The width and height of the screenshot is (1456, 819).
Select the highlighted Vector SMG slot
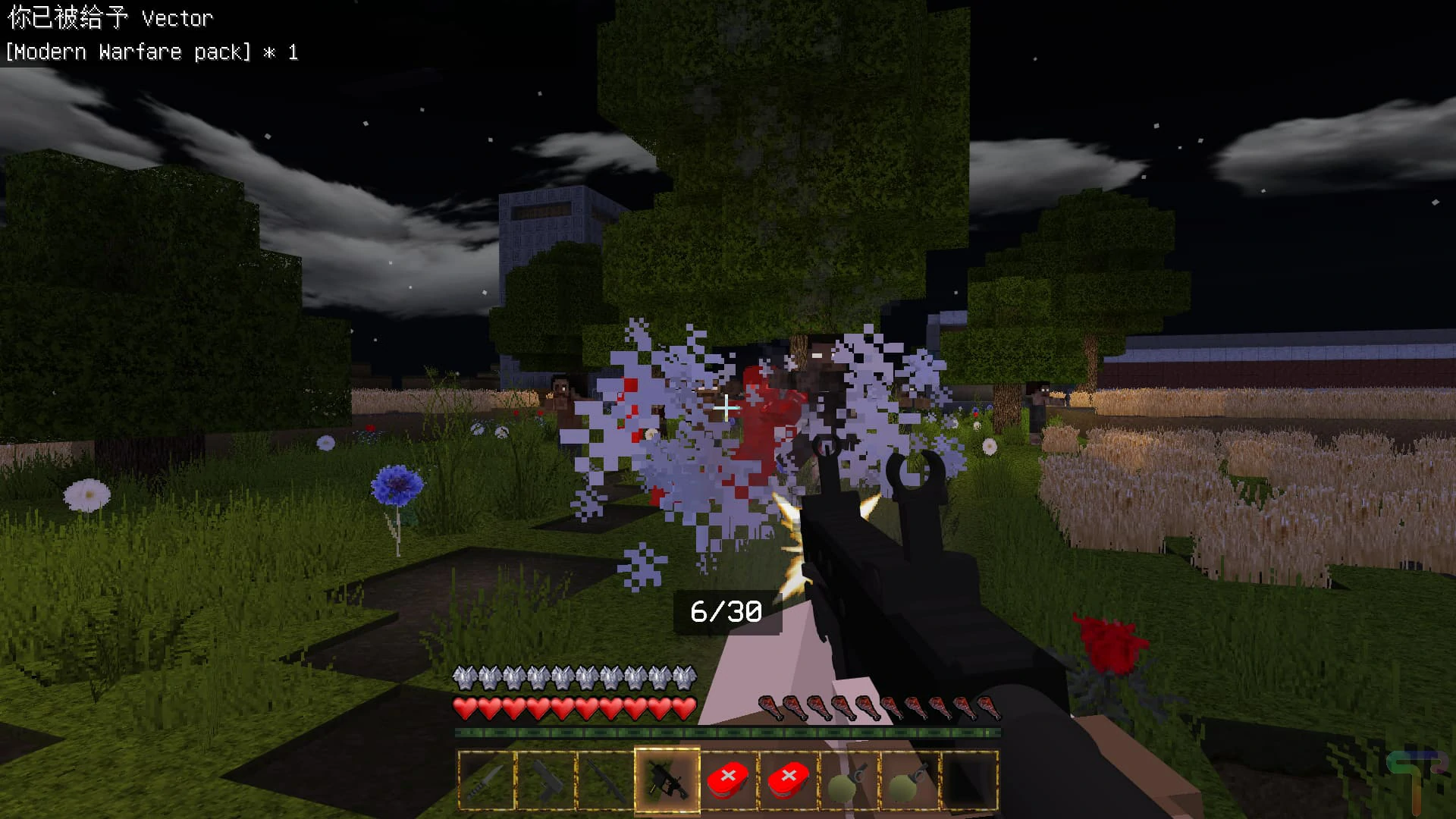click(667, 780)
